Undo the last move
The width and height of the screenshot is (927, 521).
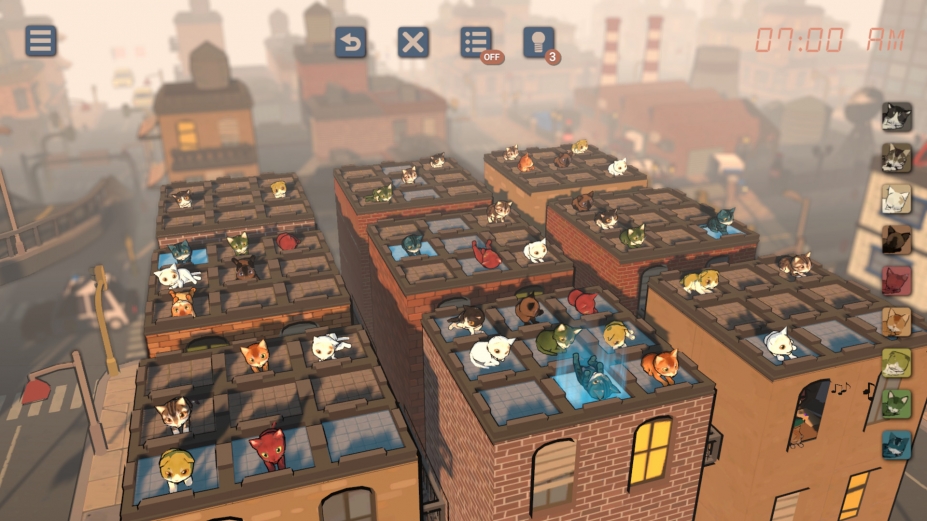pyautogui.click(x=350, y=42)
